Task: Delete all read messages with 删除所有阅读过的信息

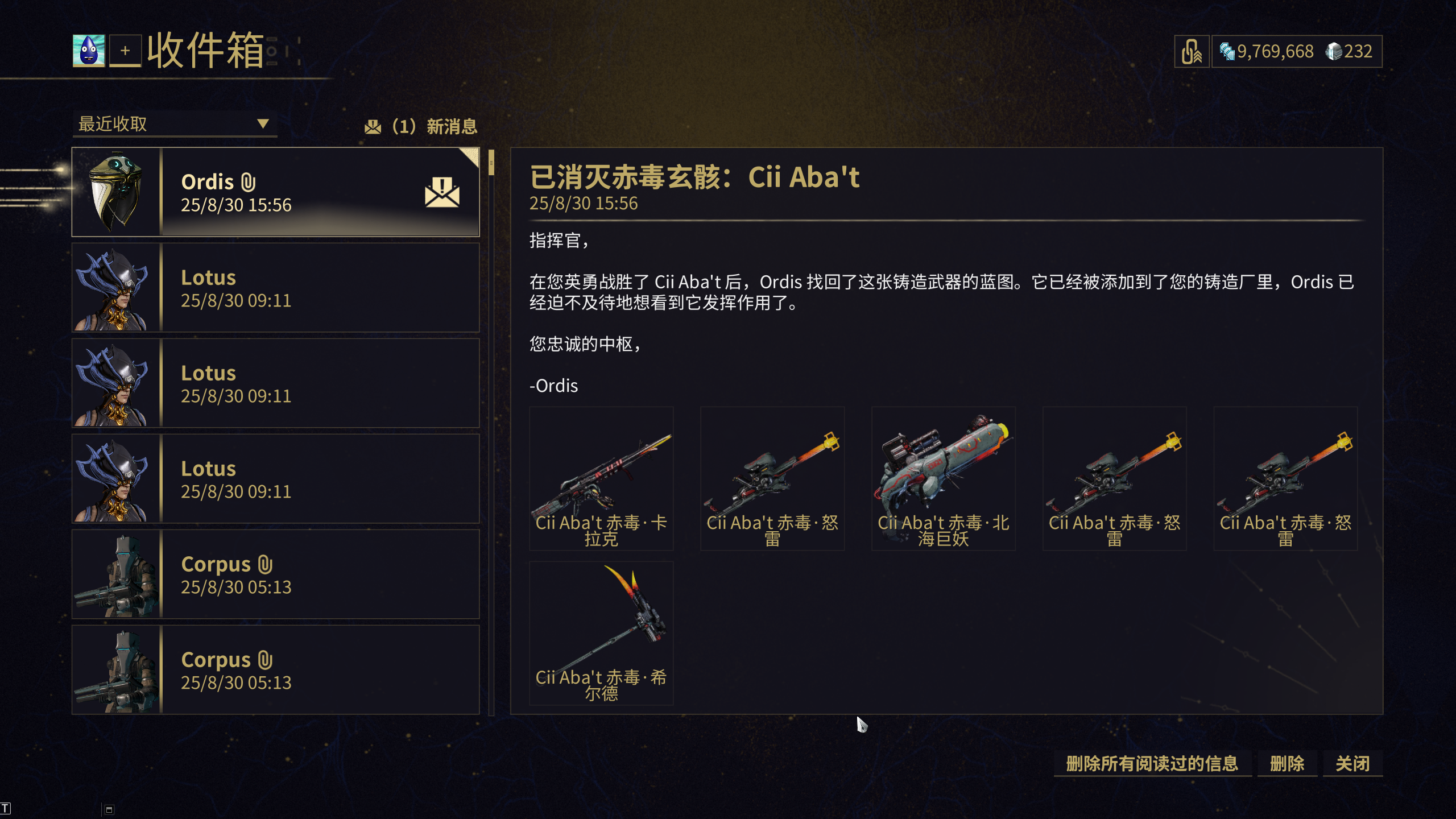Action: [1152, 763]
